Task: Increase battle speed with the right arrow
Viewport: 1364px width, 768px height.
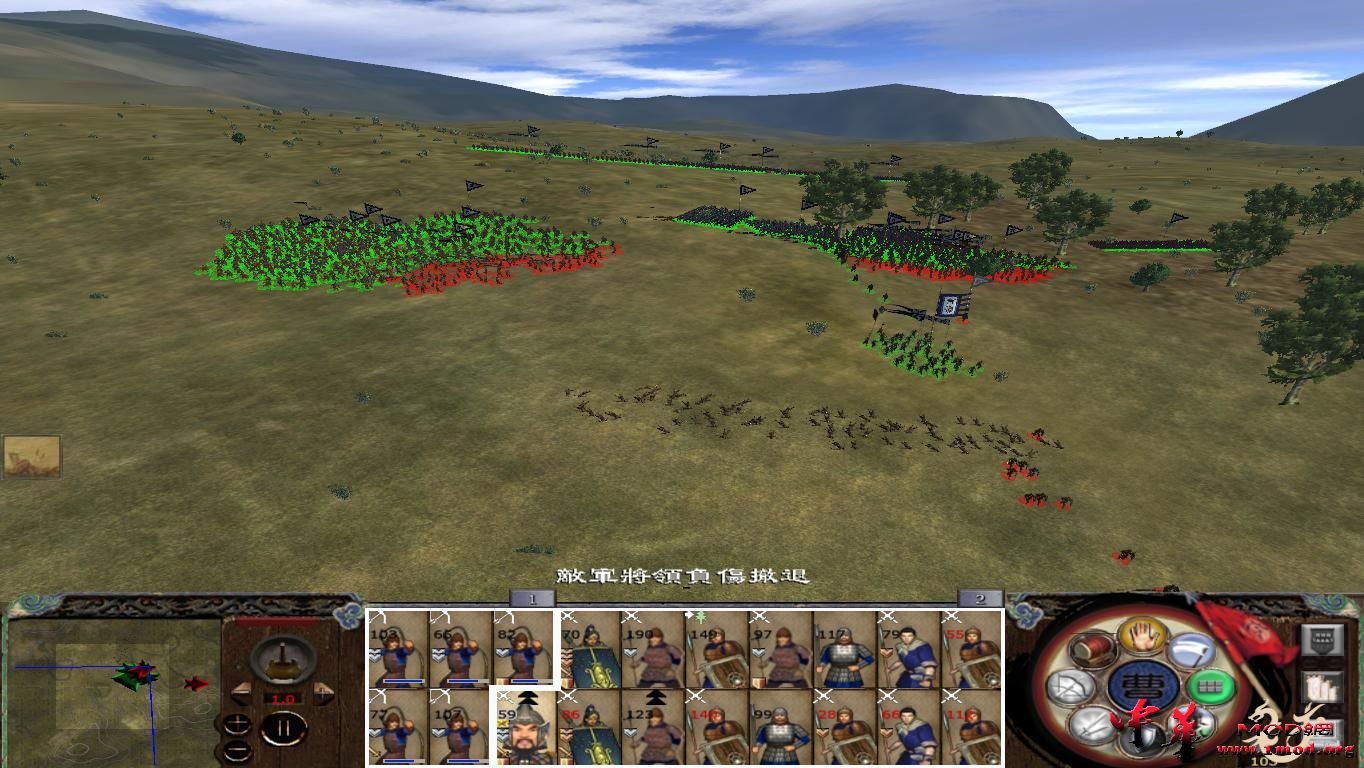Action: click(322, 691)
